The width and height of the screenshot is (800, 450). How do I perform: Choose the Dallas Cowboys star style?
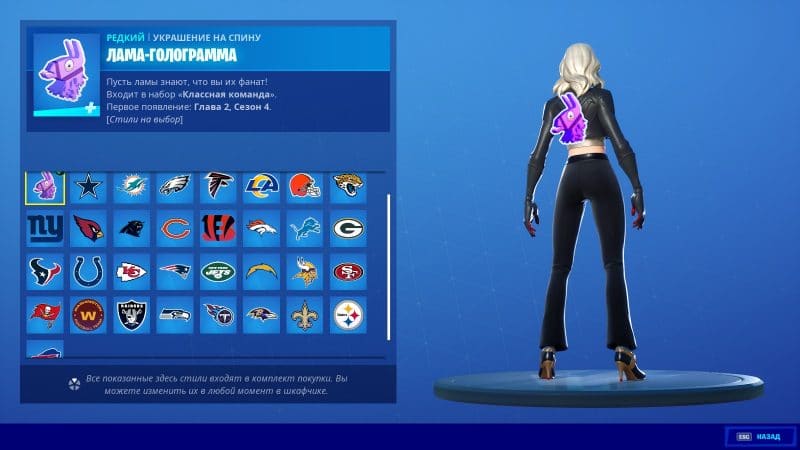(x=88, y=186)
